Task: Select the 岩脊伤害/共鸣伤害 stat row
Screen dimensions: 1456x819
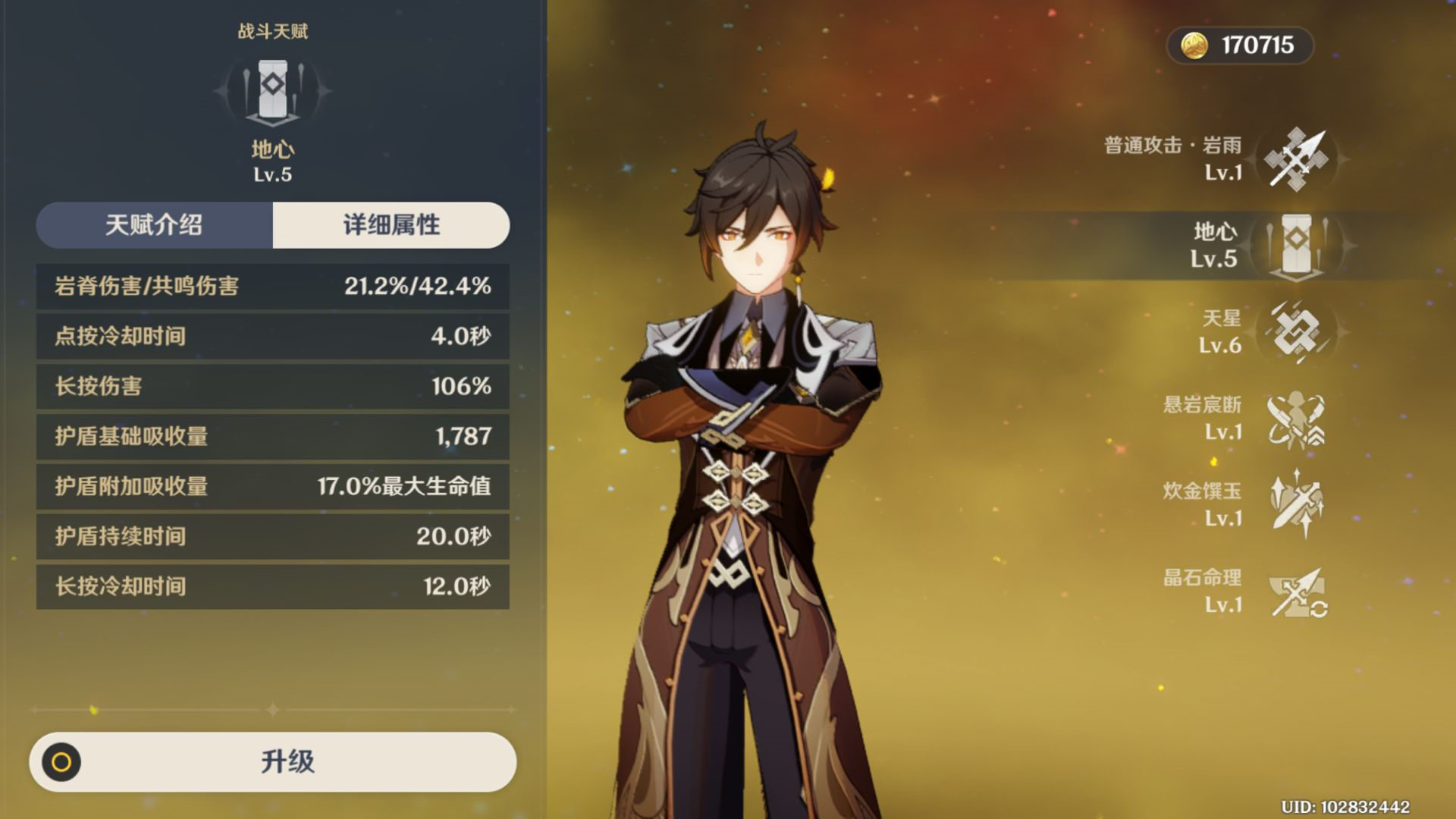Action: (x=273, y=287)
